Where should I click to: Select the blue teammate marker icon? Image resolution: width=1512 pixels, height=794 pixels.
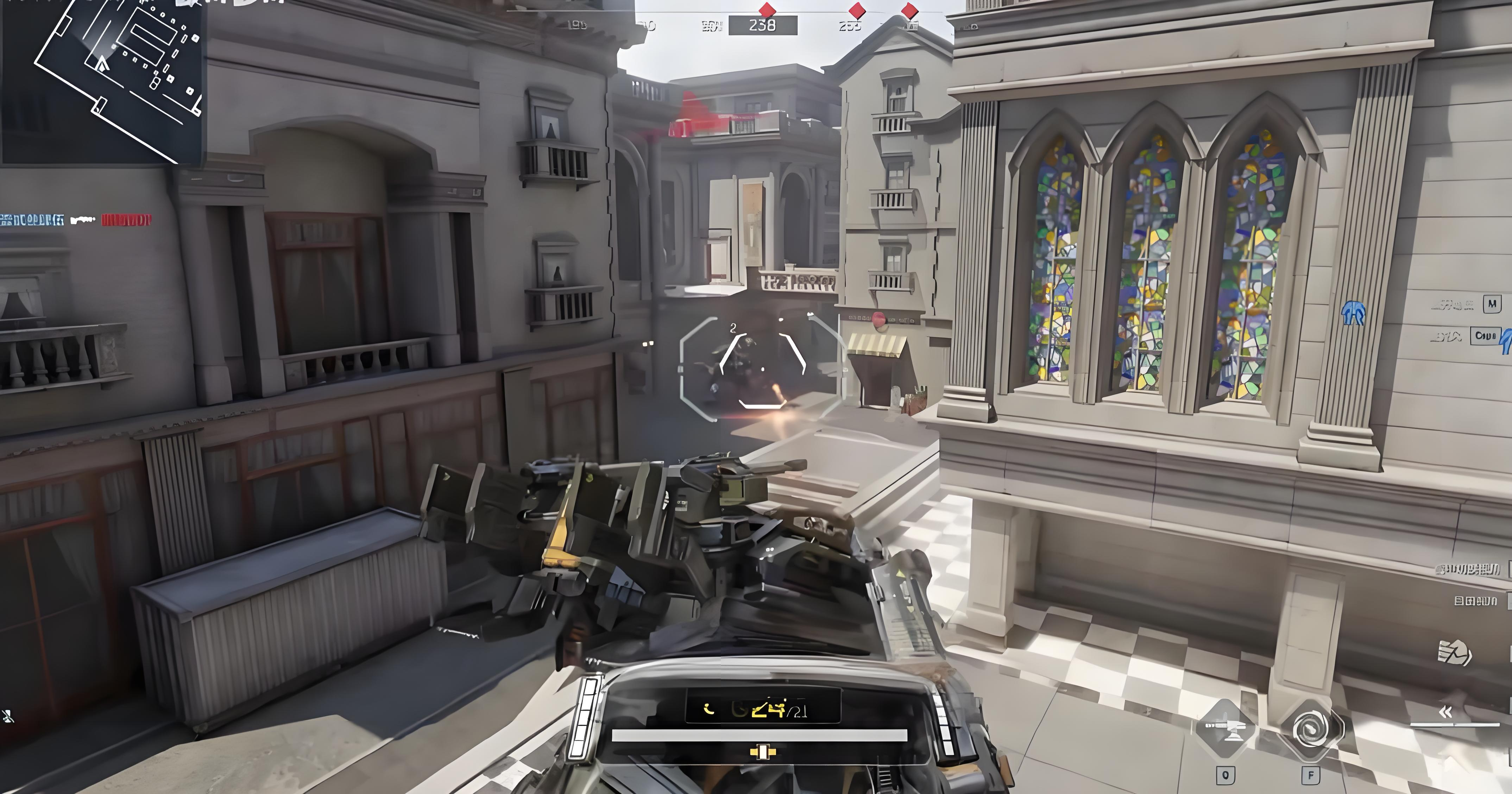point(1354,313)
